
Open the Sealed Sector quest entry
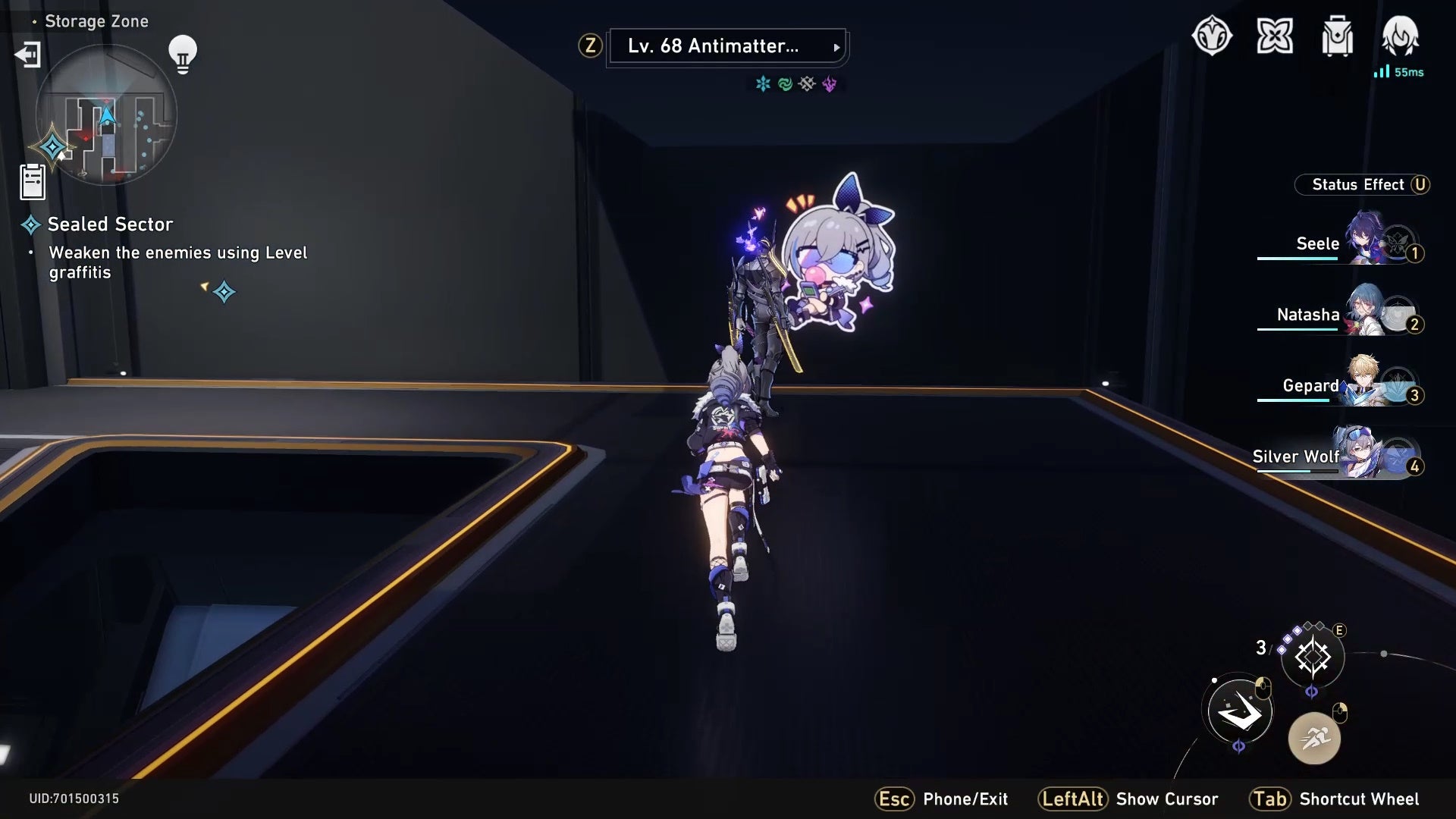click(109, 224)
